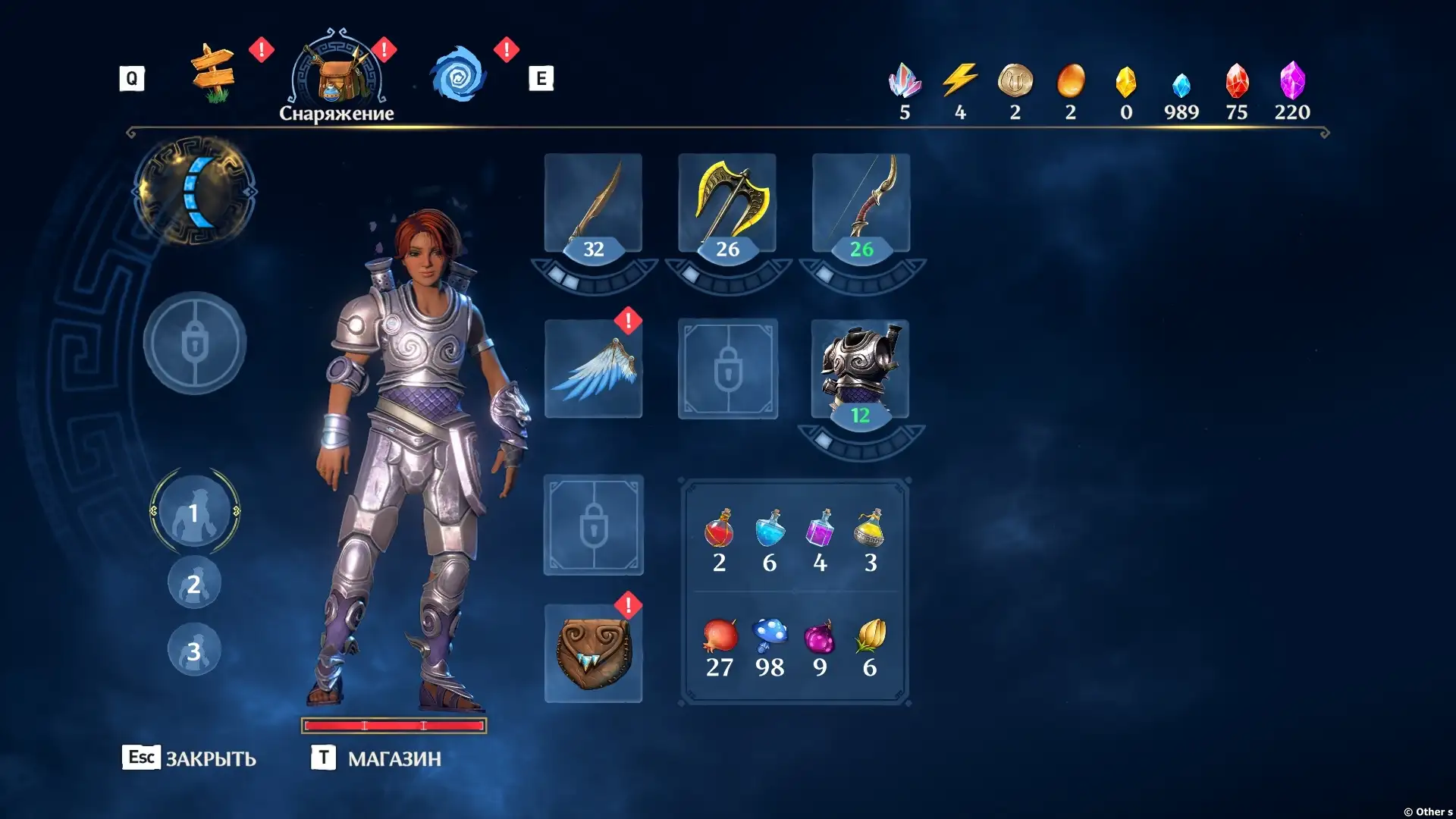
Task: Switch to loadout preset 3
Action: (x=194, y=650)
